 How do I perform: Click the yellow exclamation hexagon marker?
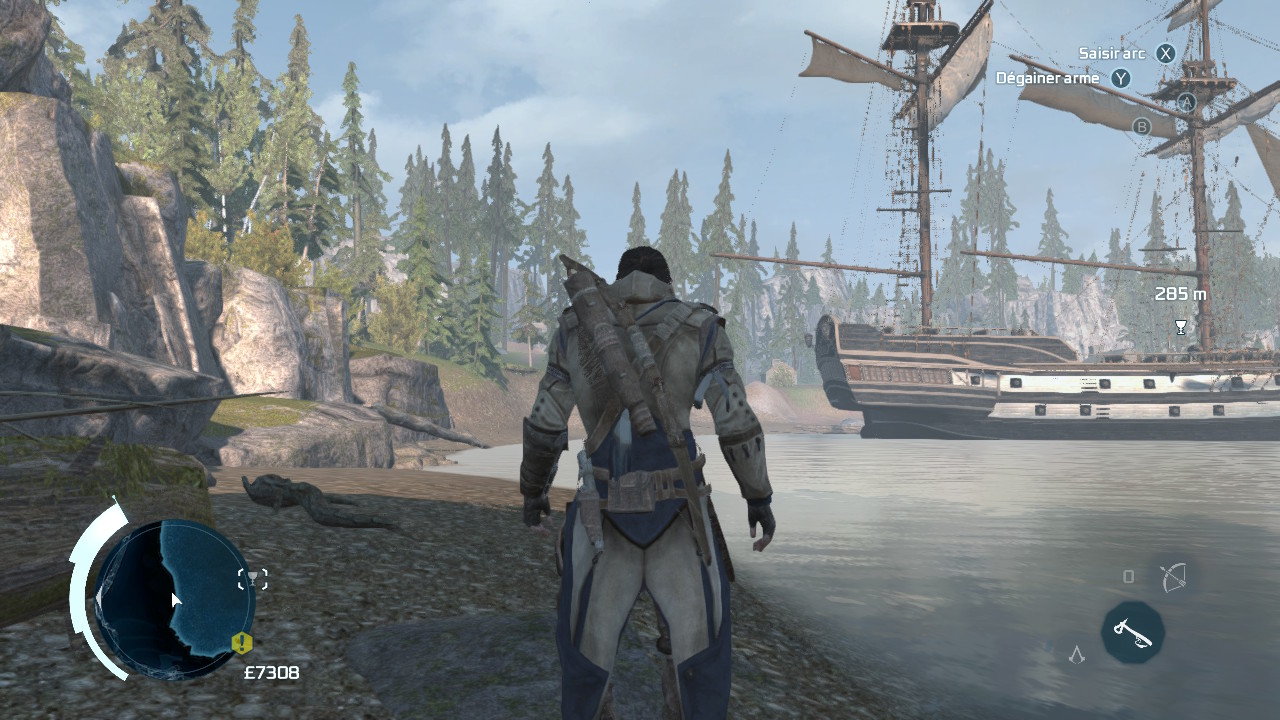pos(241,642)
